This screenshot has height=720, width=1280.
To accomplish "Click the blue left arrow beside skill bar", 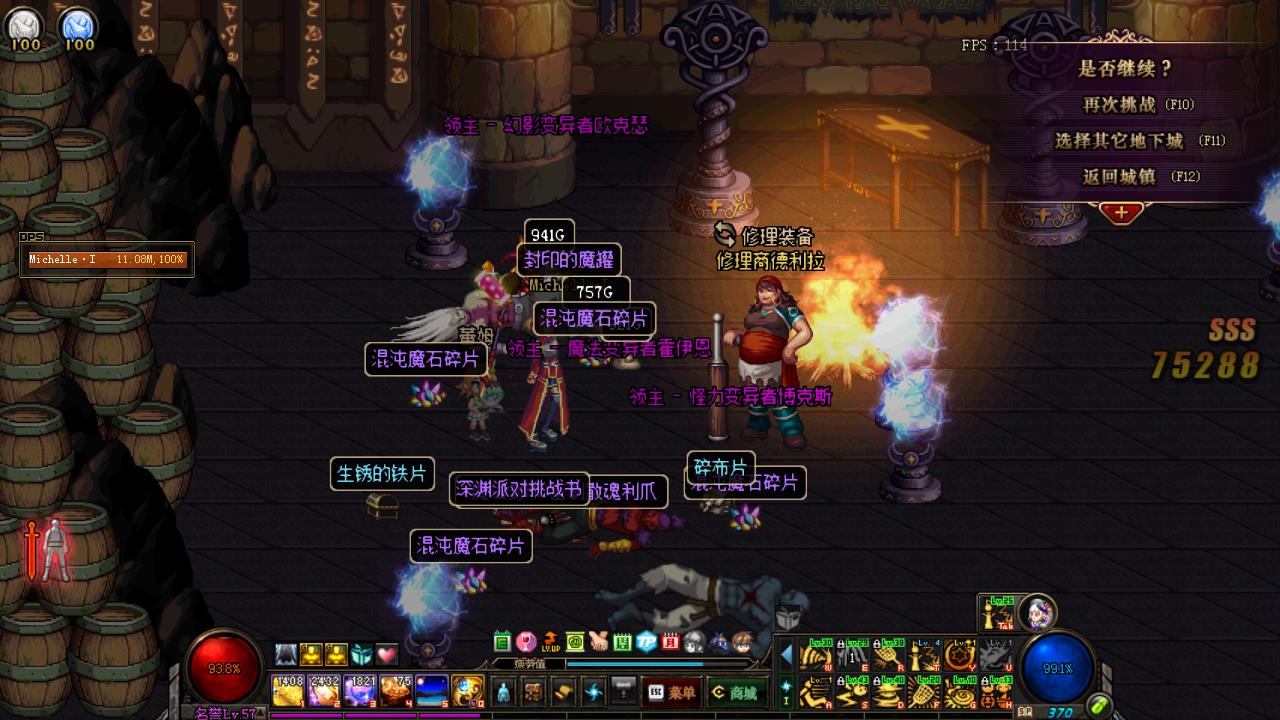I will tap(786, 655).
